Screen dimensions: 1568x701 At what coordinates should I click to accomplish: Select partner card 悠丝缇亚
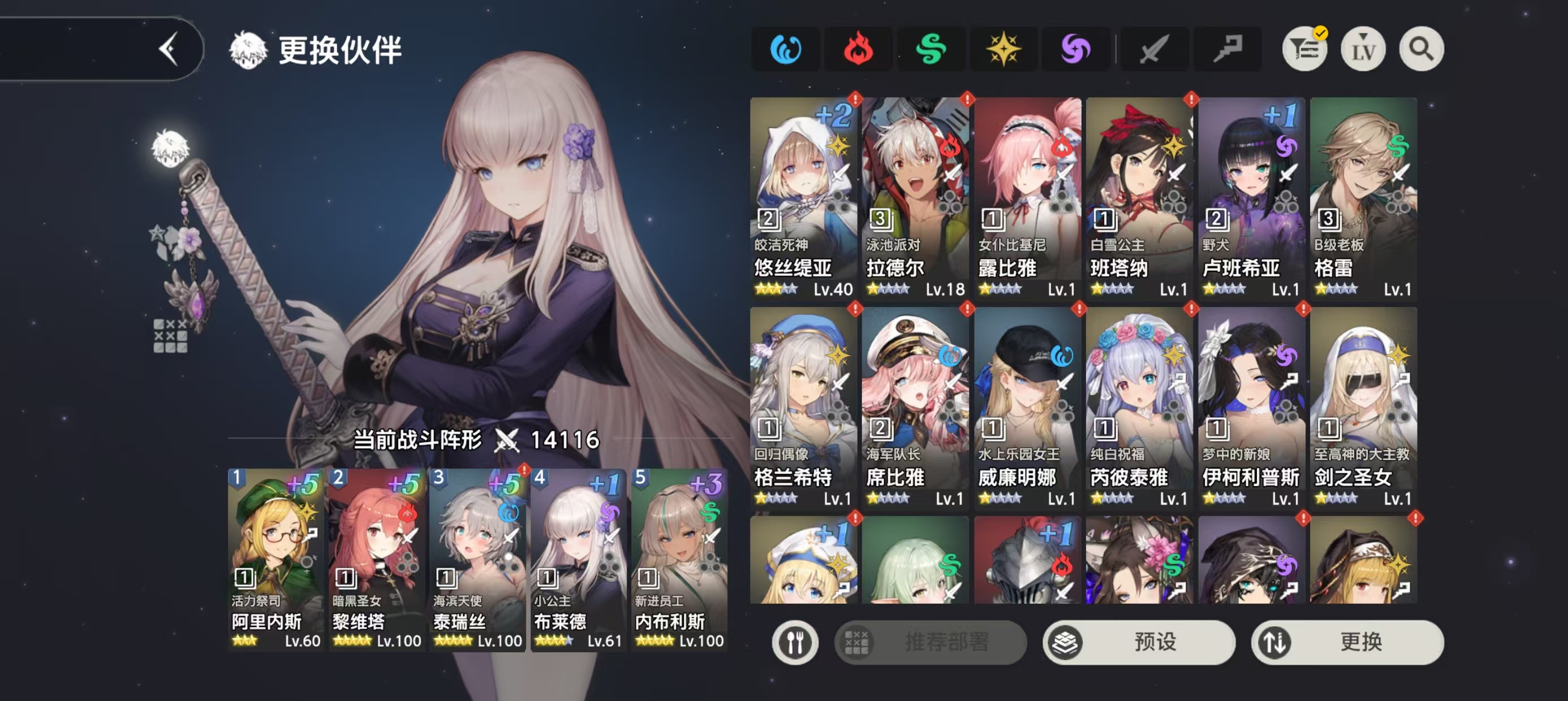pos(803,198)
